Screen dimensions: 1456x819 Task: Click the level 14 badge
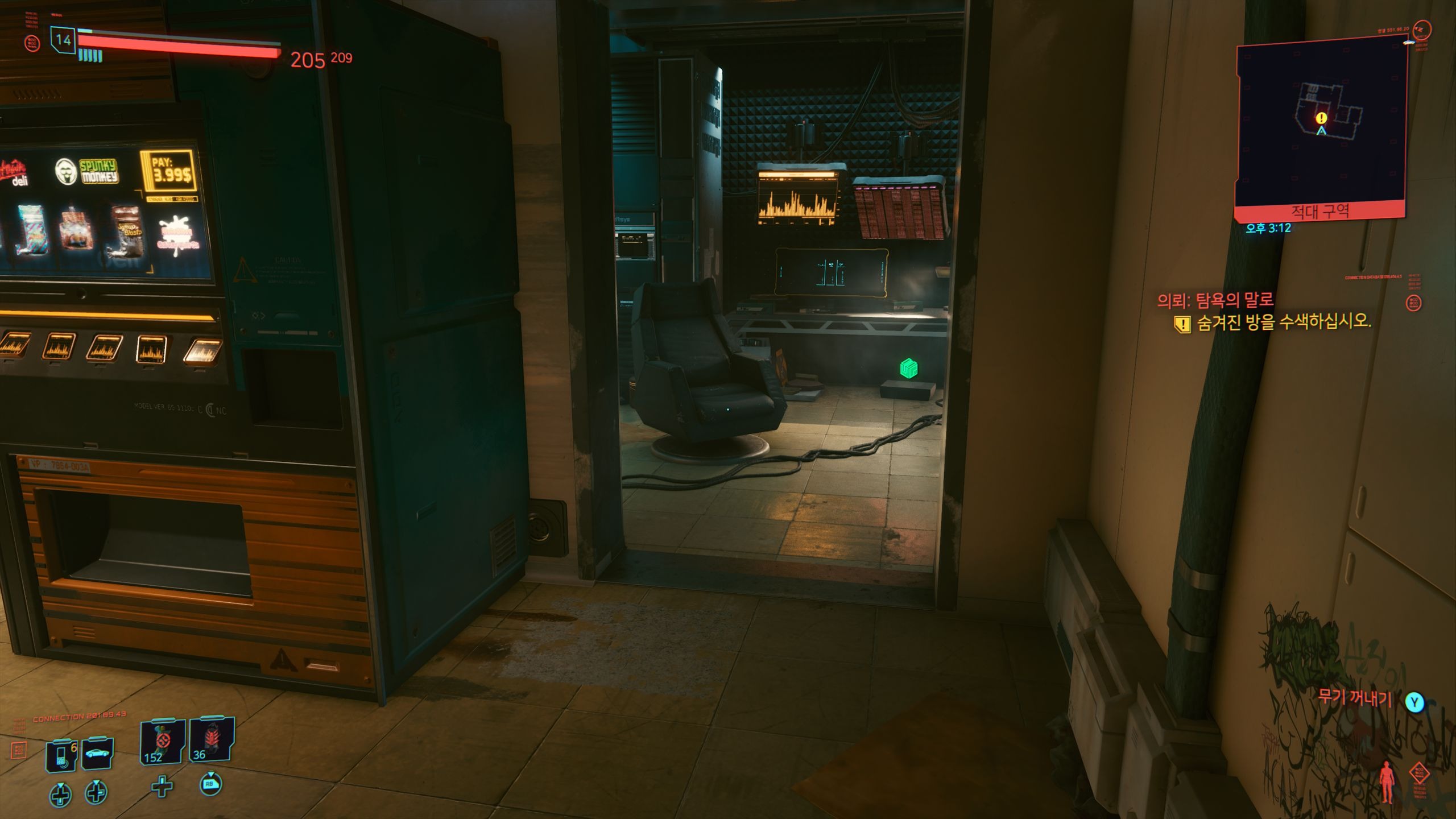click(63, 40)
